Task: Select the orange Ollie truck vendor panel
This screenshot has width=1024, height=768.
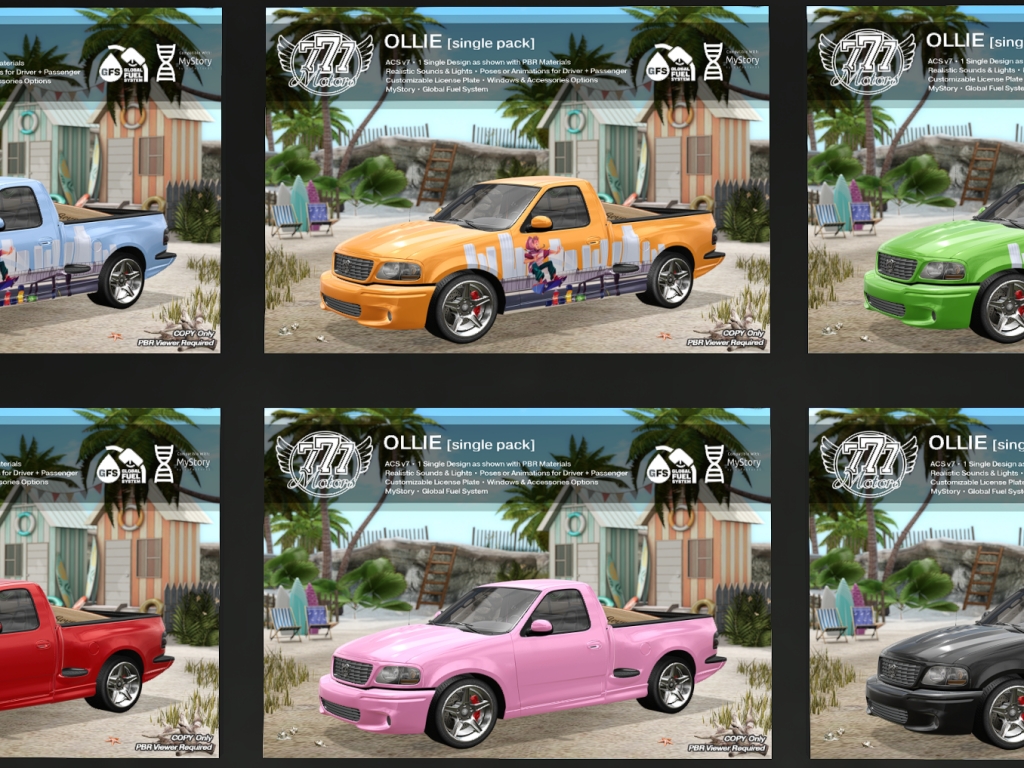Action: [x=517, y=180]
